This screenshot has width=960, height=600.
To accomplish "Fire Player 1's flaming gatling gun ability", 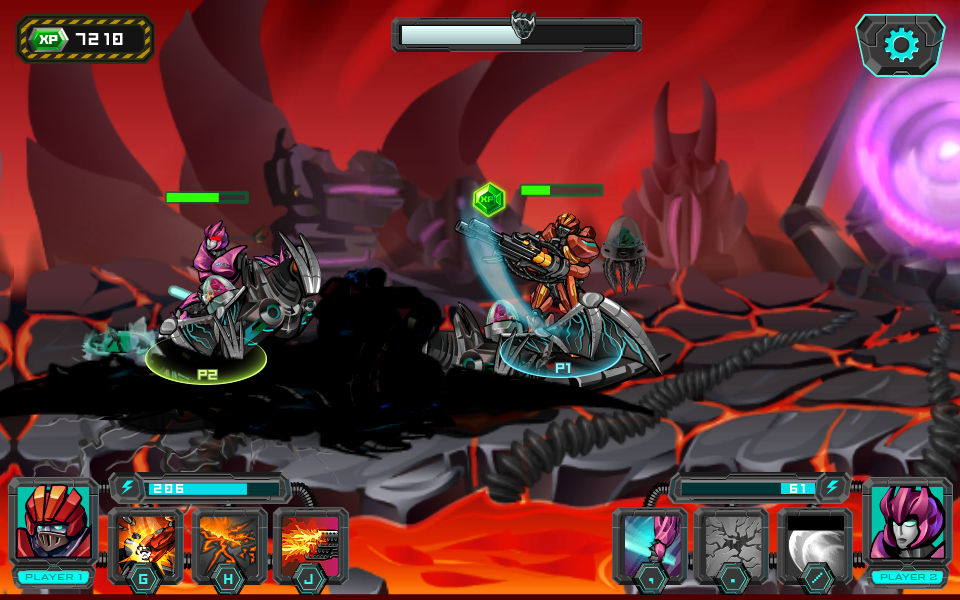I will (311, 543).
